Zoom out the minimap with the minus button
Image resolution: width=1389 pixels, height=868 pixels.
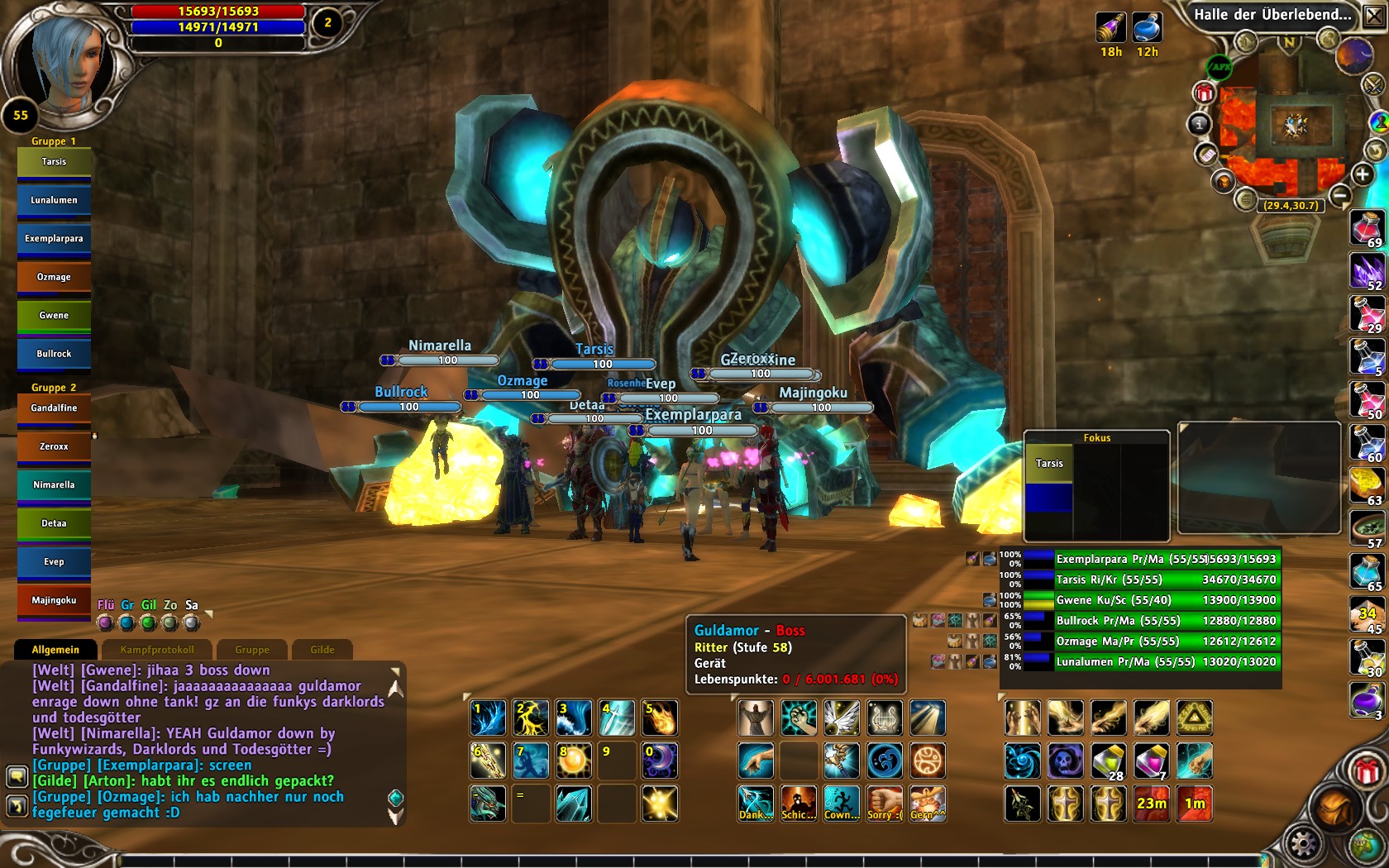coord(1340,195)
